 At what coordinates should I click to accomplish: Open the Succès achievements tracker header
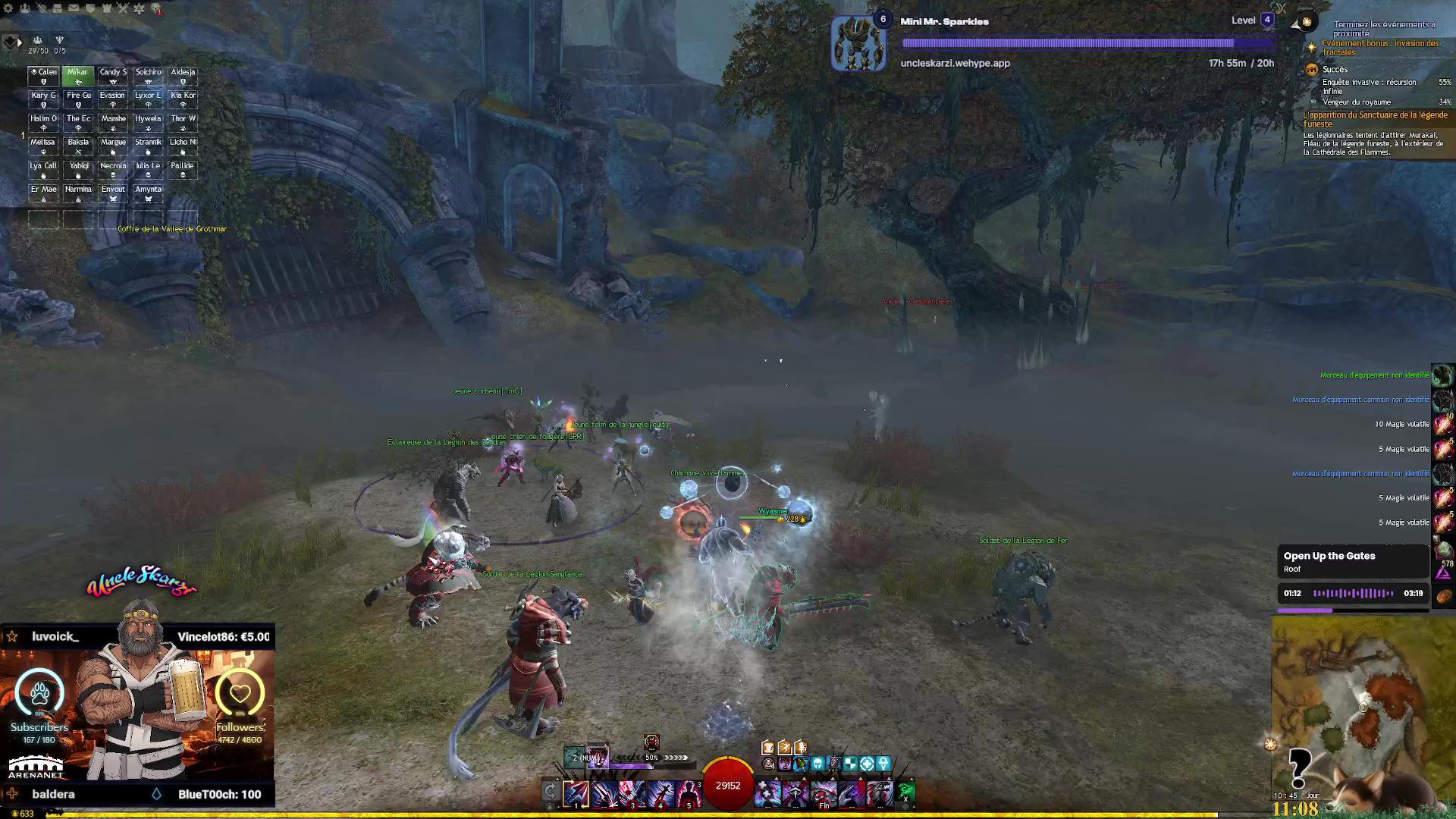click(1335, 70)
